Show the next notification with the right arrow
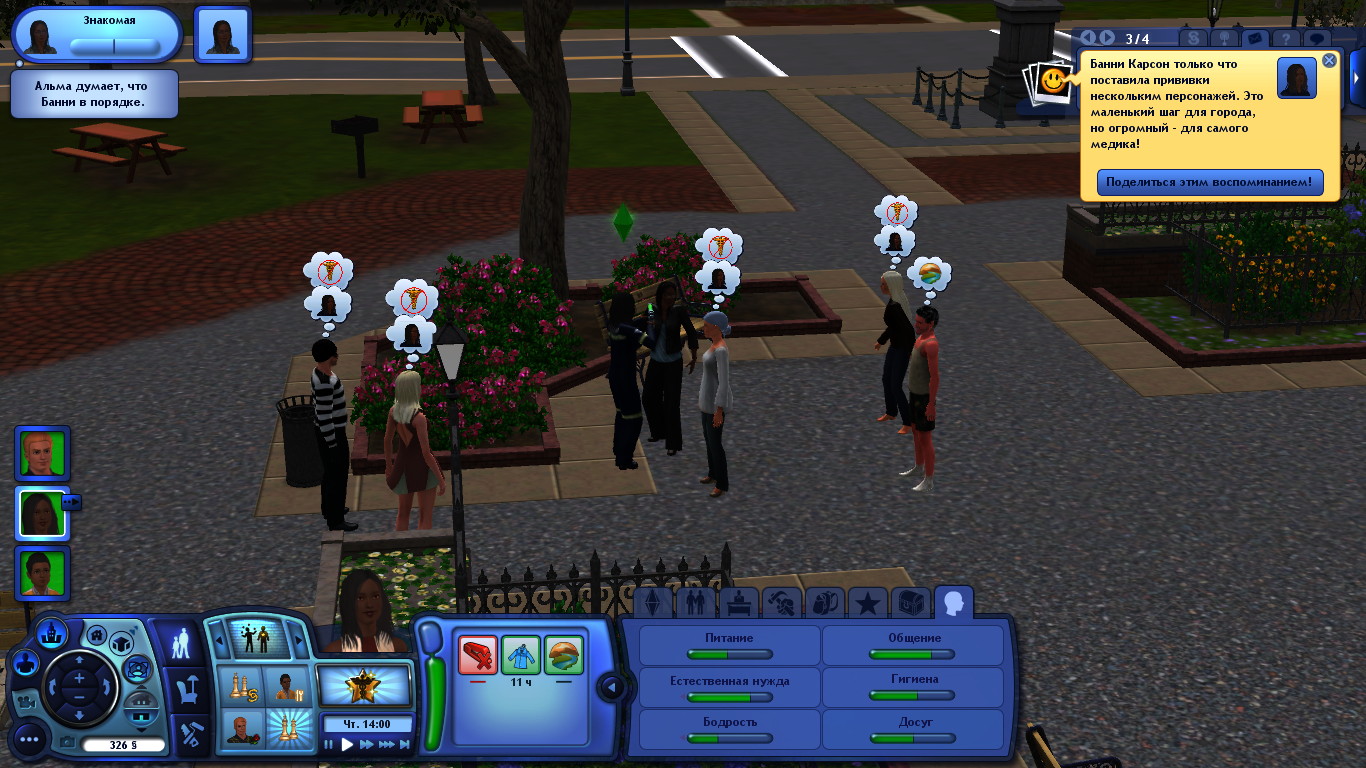The height and width of the screenshot is (768, 1366). pos(1107,39)
